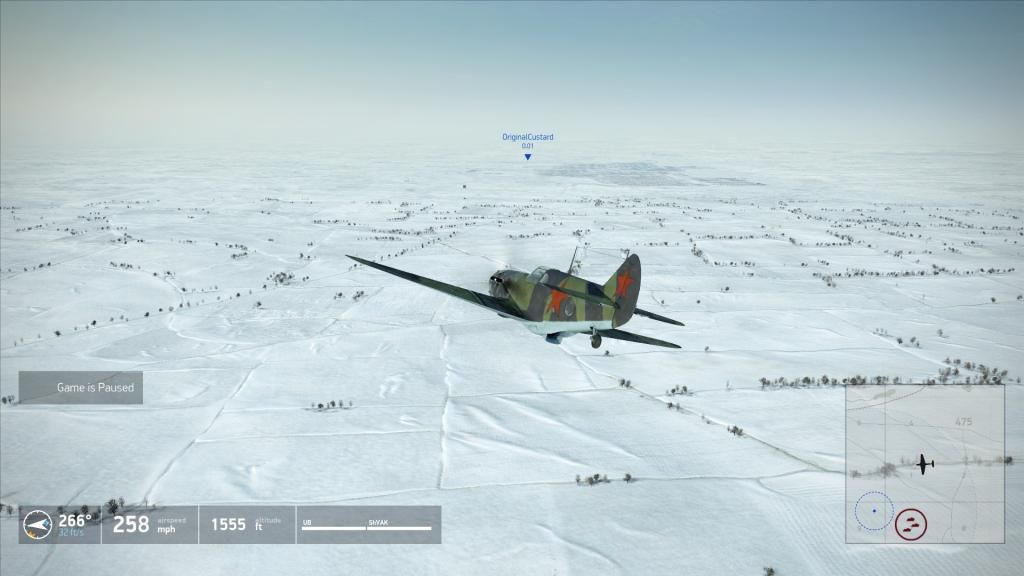This screenshot has height=576, width=1024.
Task: Click the blue dotted circle map marker
Action: (x=874, y=511)
